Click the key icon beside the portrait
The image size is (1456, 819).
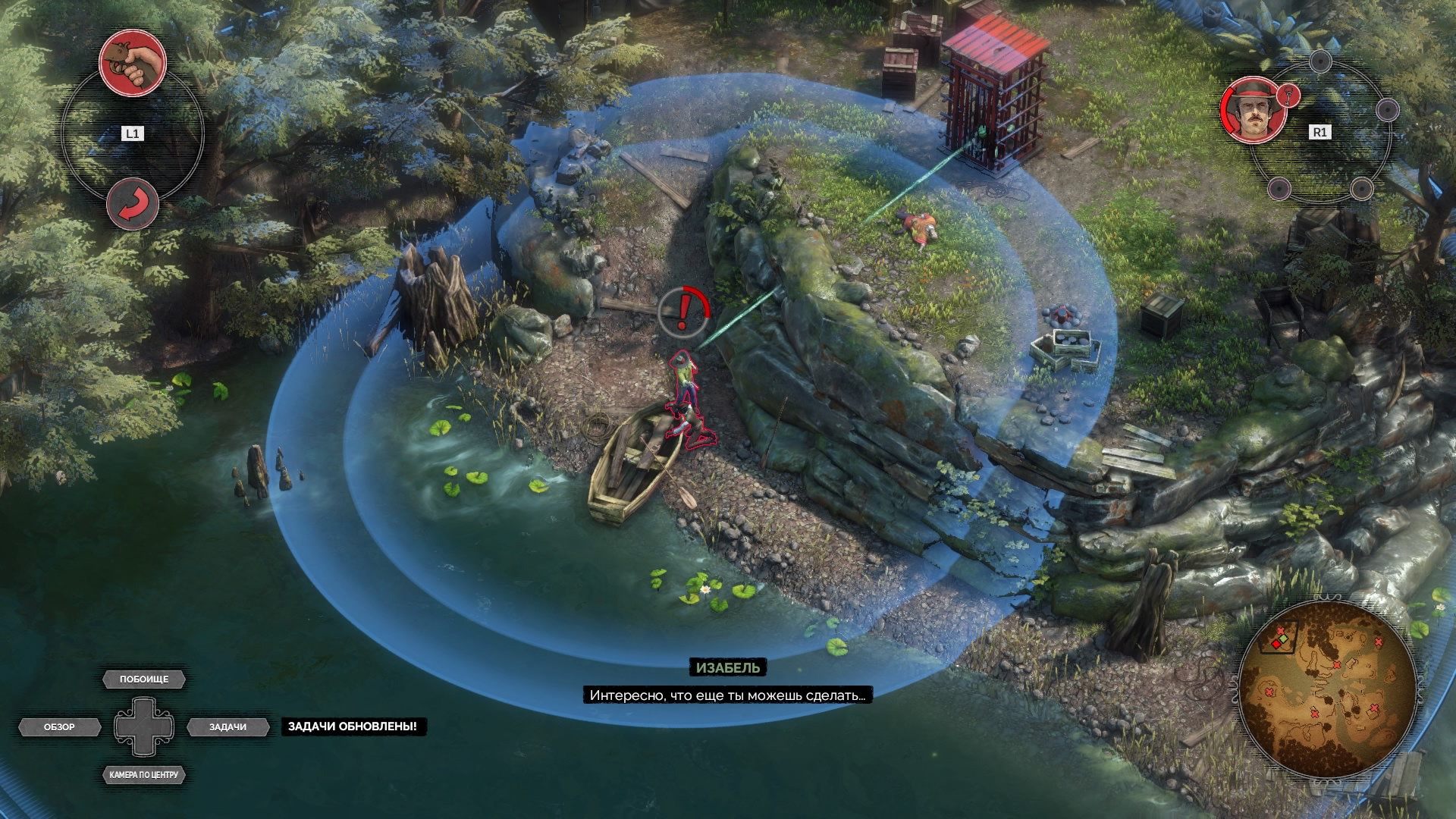pyautogui.click(x=1288, y=95)
